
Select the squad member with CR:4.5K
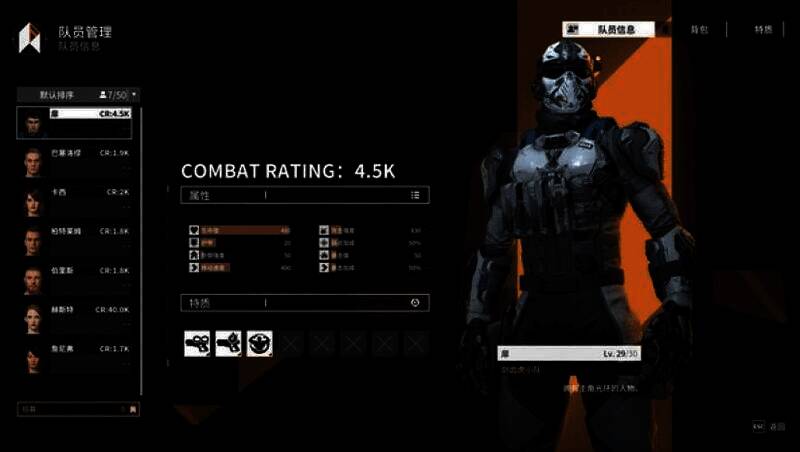click(78, 123)
